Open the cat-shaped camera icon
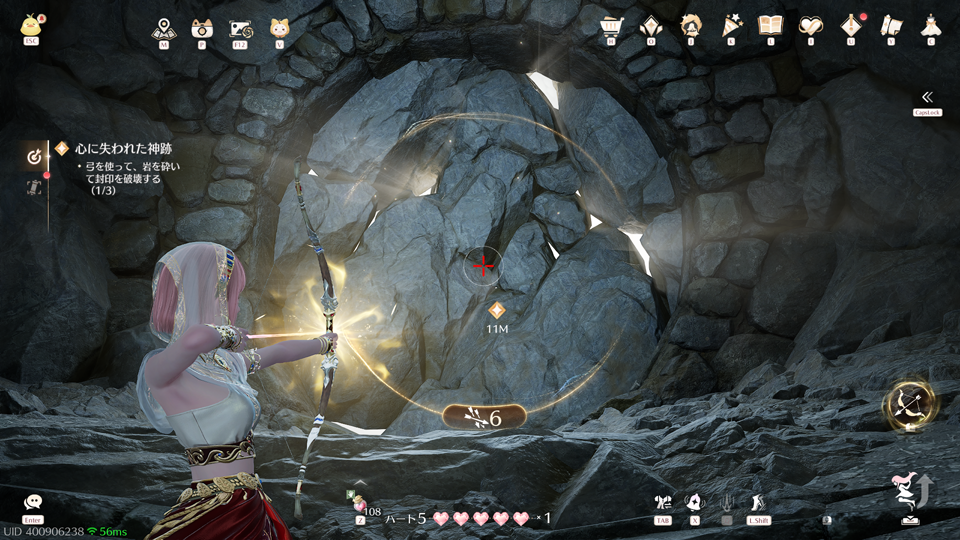The width and height of the screenshot is (960, 540). pos(201,28)
